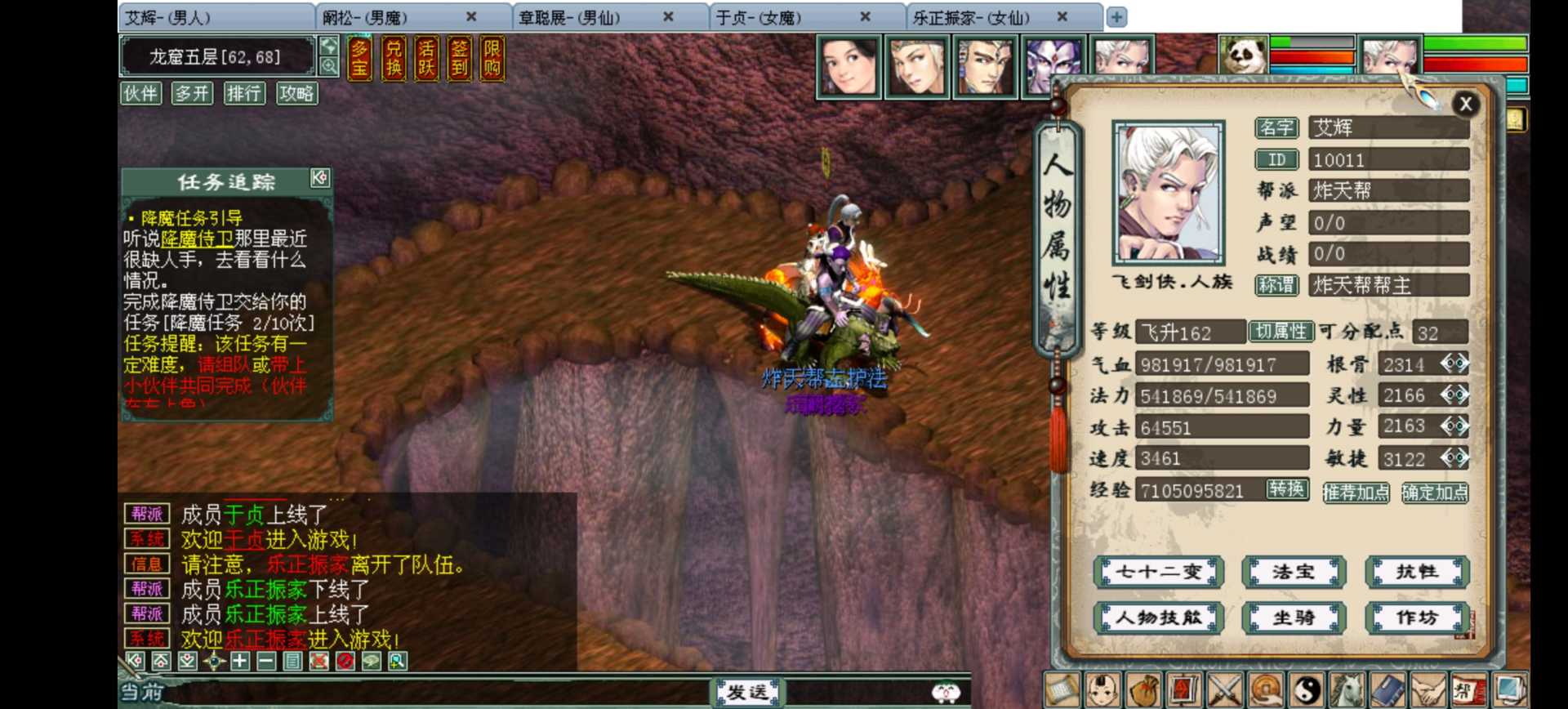This screenshot has height=709, width=1568.
Task: Open the 攻略 guide menu
Action: [296, 93]
